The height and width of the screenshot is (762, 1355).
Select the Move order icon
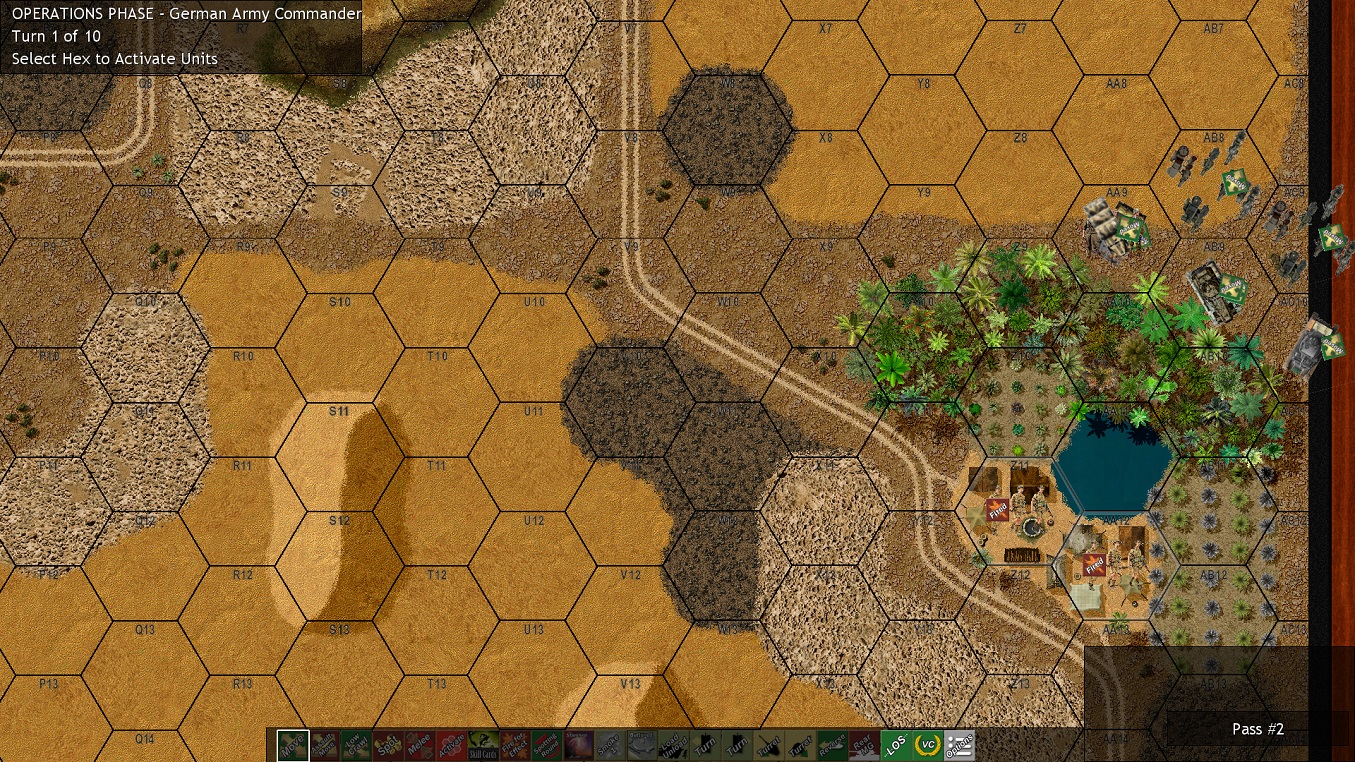tap(291, 744)
